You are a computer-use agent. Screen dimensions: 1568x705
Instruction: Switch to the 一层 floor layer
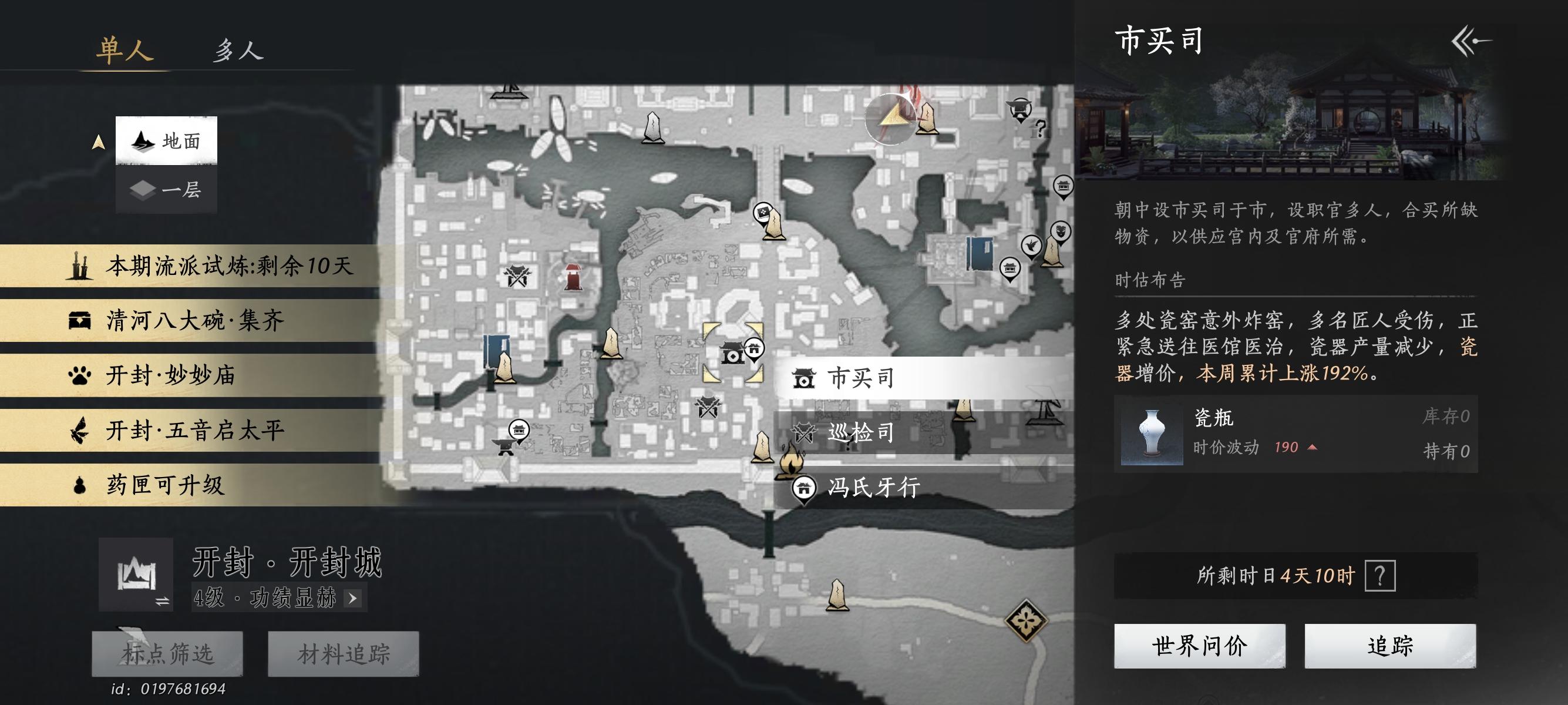click(167, 189)
